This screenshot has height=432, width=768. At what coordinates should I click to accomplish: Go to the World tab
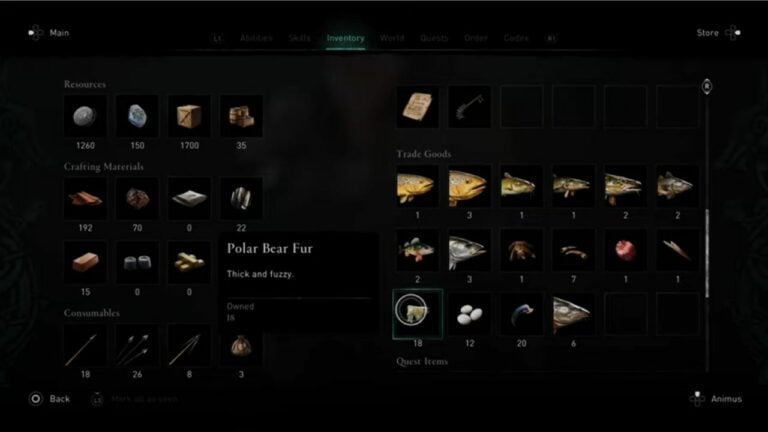pyautogui.click(x=392, y=38)
